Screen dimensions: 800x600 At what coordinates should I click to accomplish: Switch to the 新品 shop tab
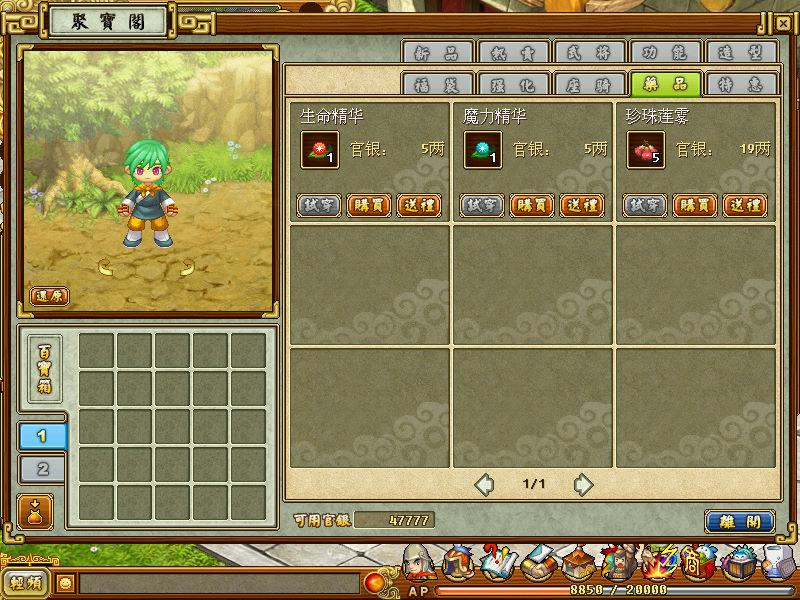coord(437,53)
